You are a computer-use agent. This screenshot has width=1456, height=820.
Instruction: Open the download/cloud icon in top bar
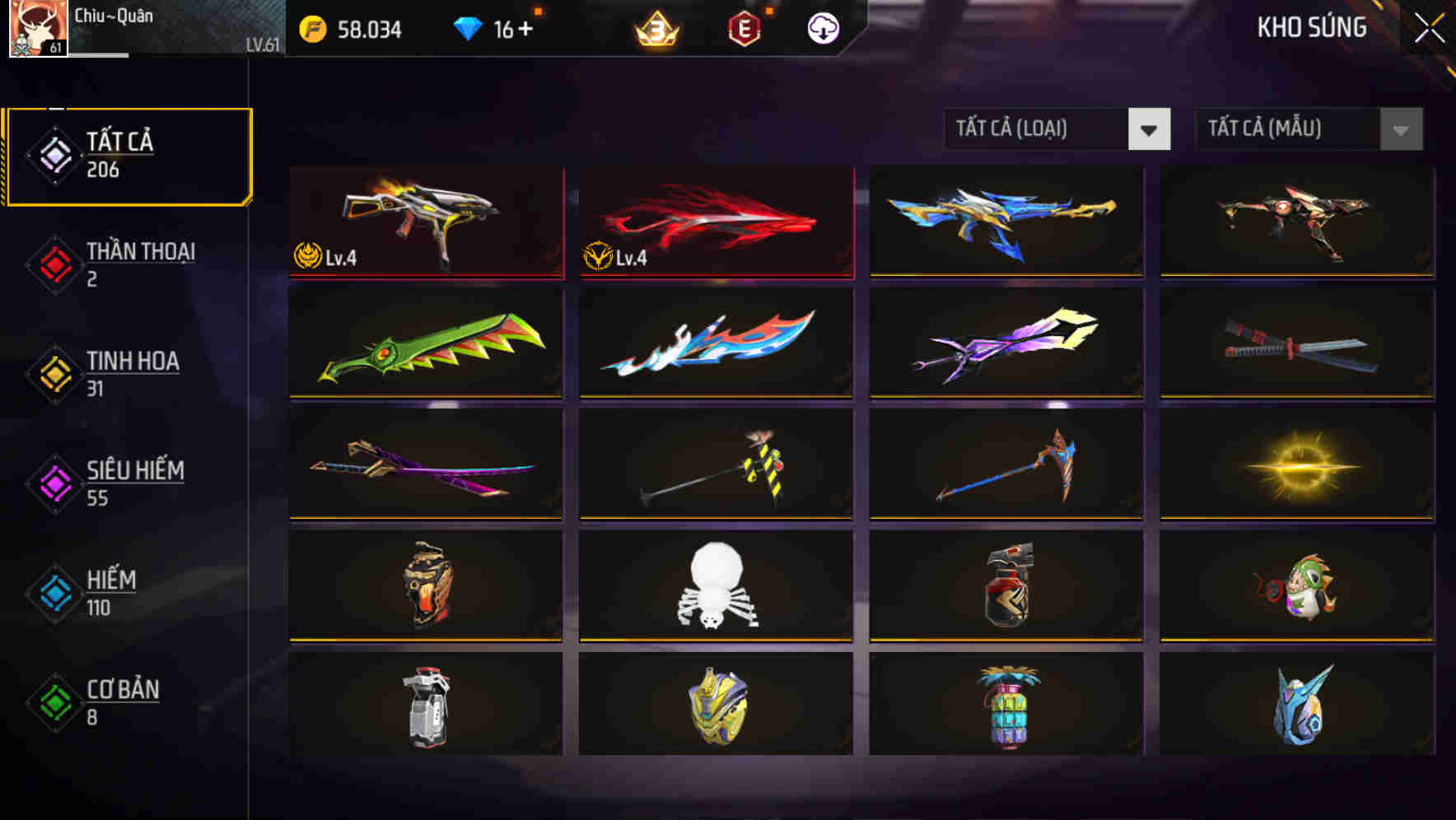pyautogui.click(x=821, y=27)
